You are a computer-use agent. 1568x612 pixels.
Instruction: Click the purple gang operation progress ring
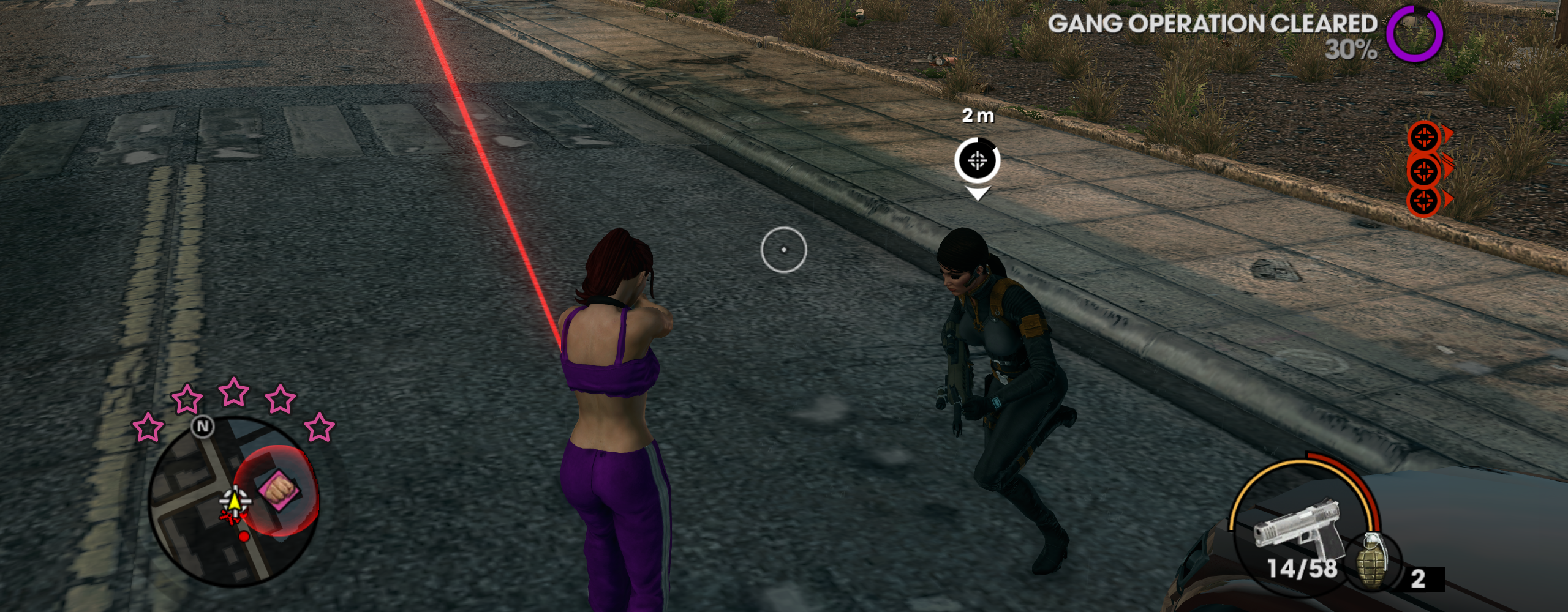coord(1414,34)
